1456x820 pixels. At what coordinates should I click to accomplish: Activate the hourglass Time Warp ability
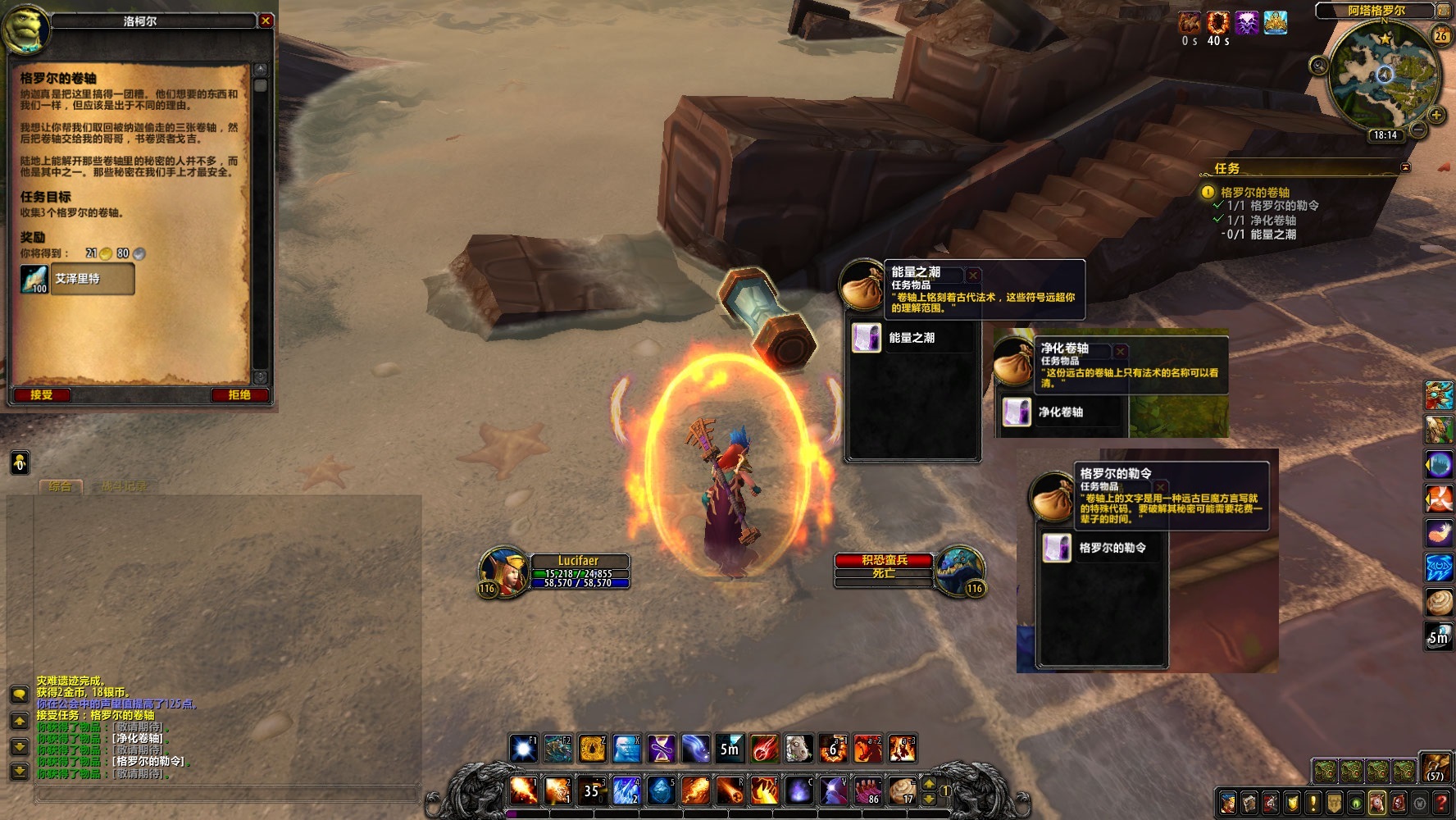click(x=662, y=749)
